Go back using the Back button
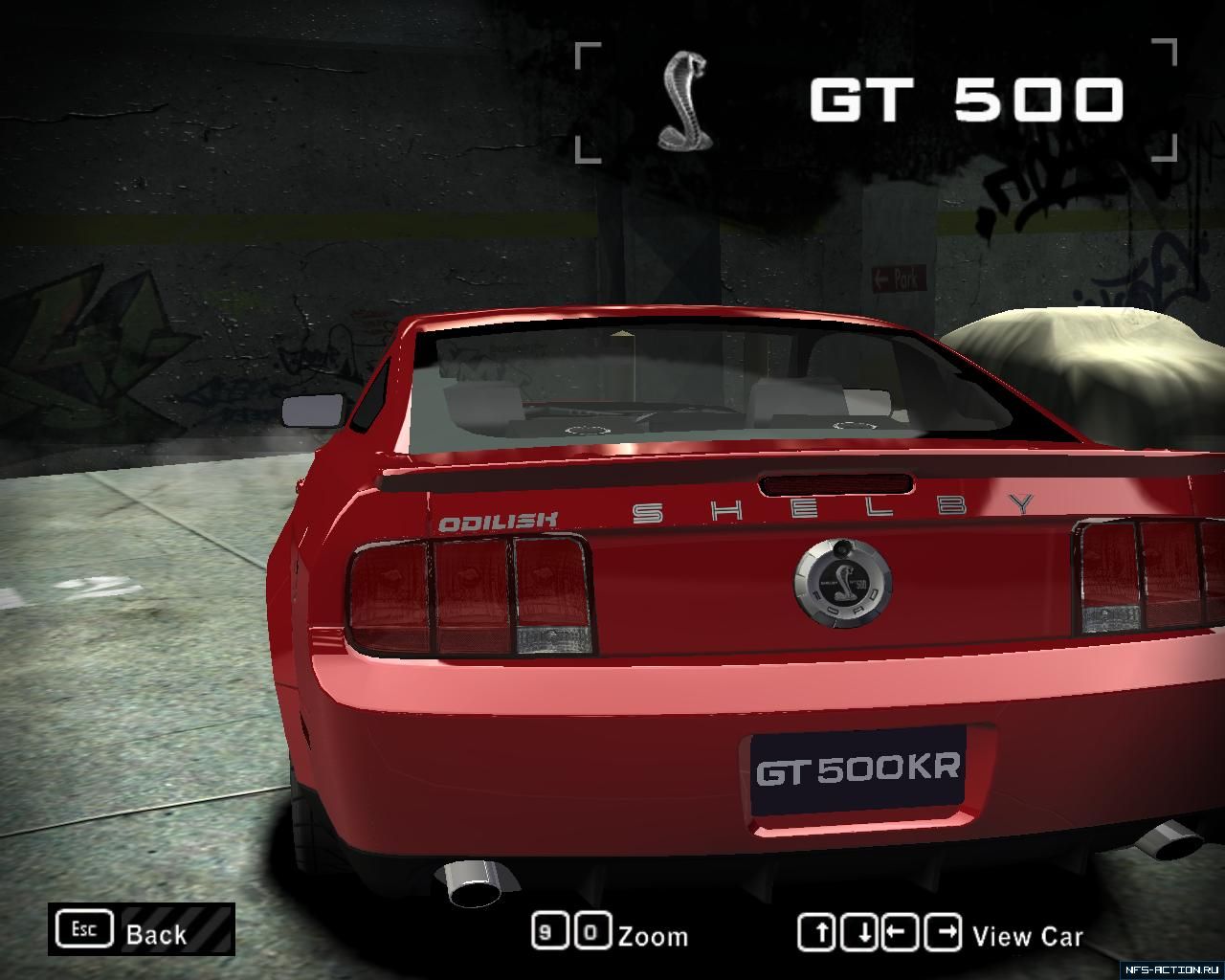The image size is (1225, 980). click(142, 930)
